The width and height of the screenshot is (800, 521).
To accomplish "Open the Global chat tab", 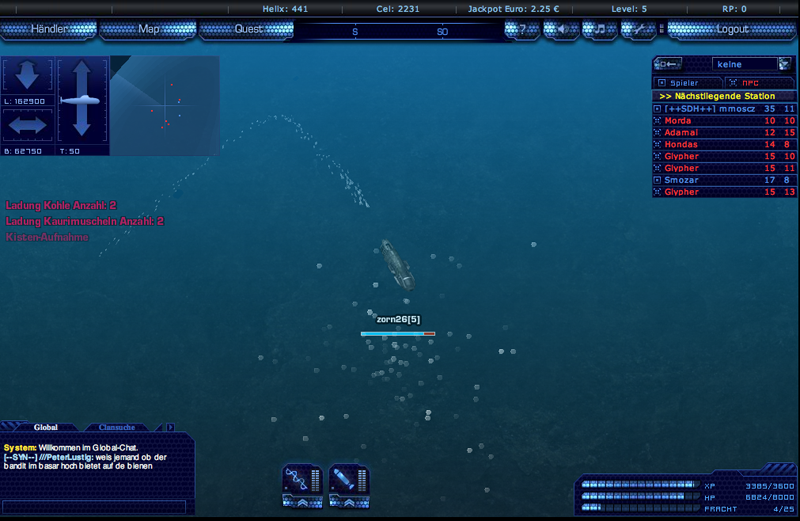I will coord(46,427).
